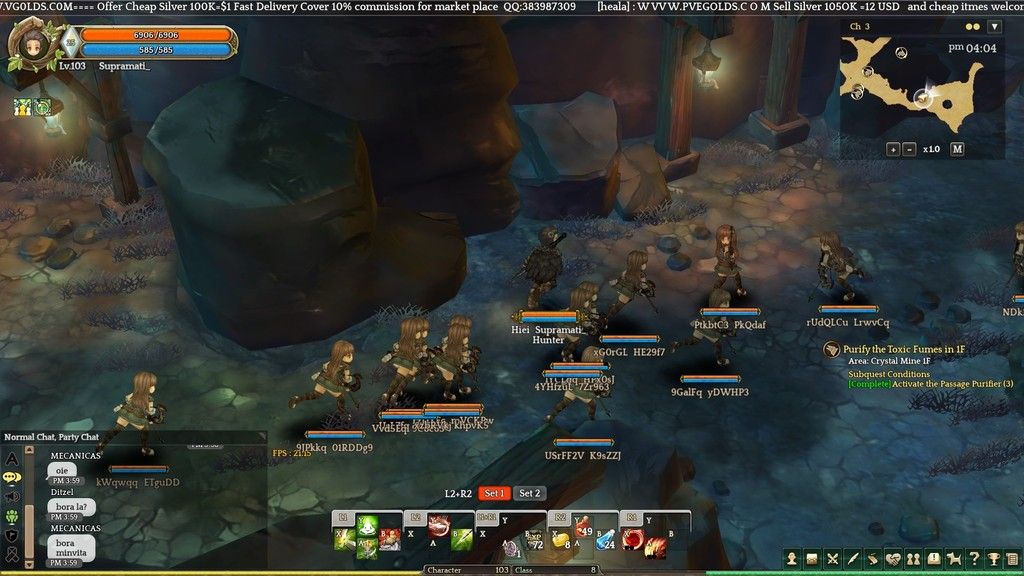Image resolution: width=1024 pixels, height=576 pixels.
Task: Select the megaphone shout chat filter
Action: click(x=13, y=497)
